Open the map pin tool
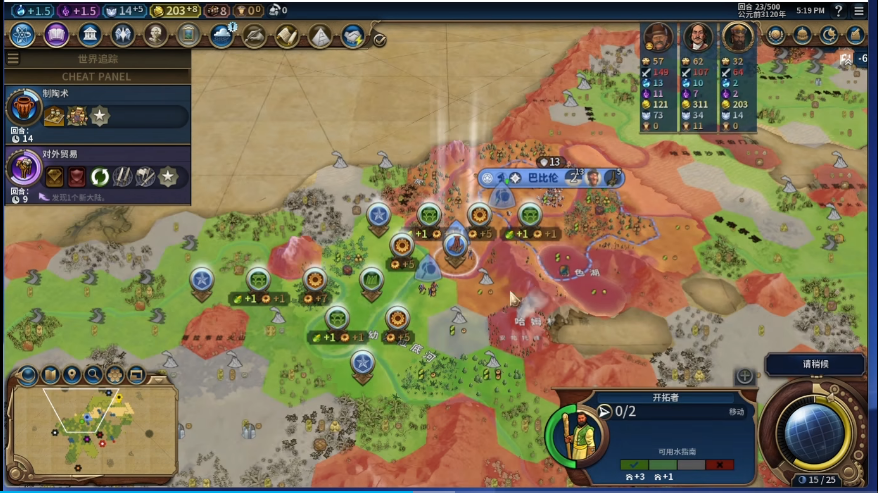The width and height of the screenshot is (878, 493). pos(71,375)
